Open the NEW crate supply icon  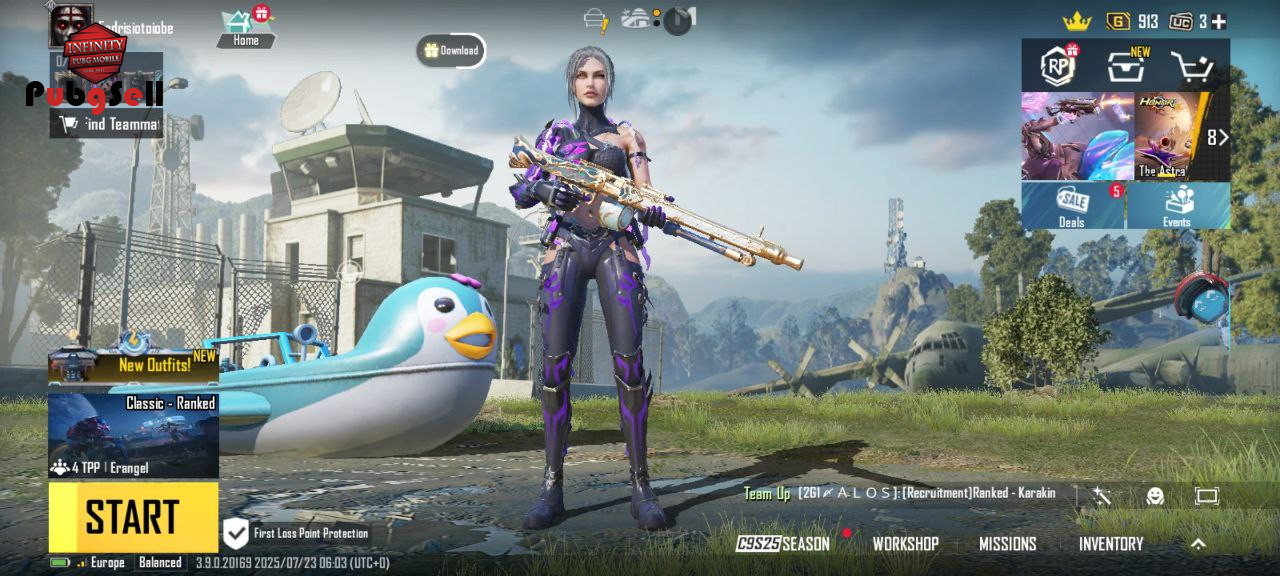click(x=1126, y=66)
